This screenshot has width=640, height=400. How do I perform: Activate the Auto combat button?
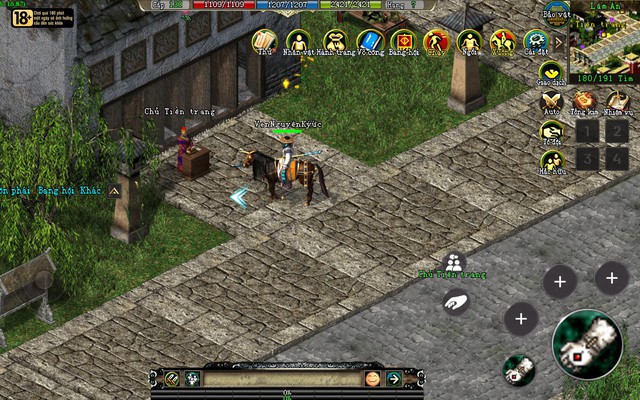tap(552, 101)
